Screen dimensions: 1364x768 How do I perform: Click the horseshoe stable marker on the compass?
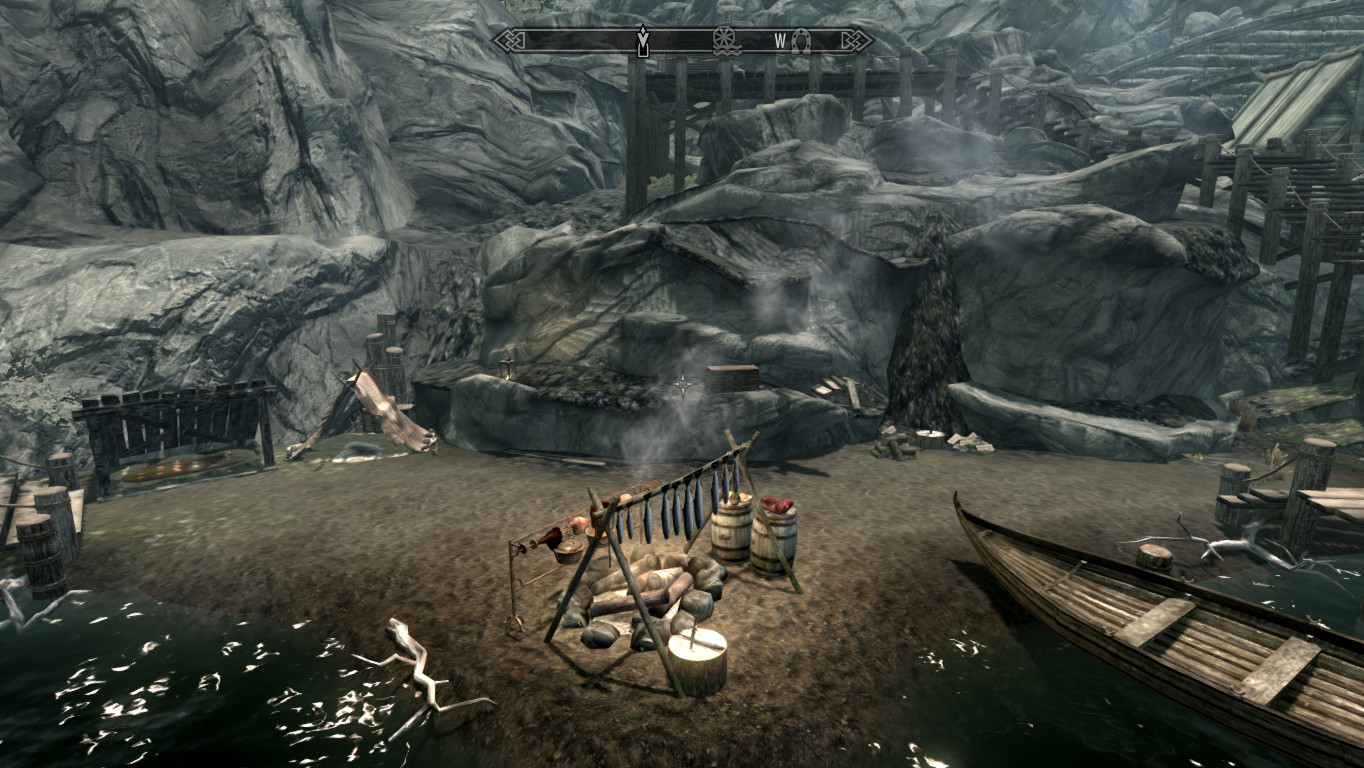[x=800, y=41]
